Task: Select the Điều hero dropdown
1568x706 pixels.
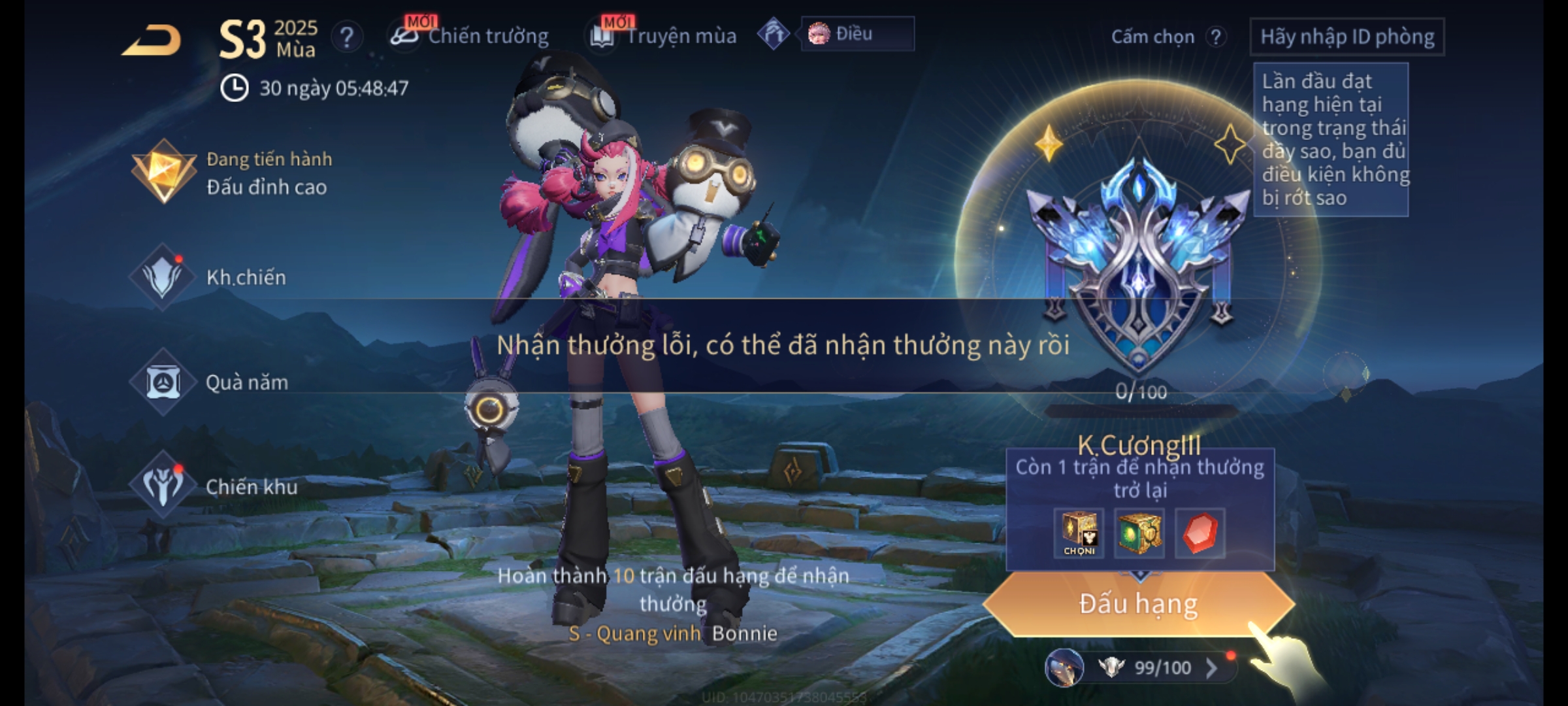Action: click(x=857, y=34)
